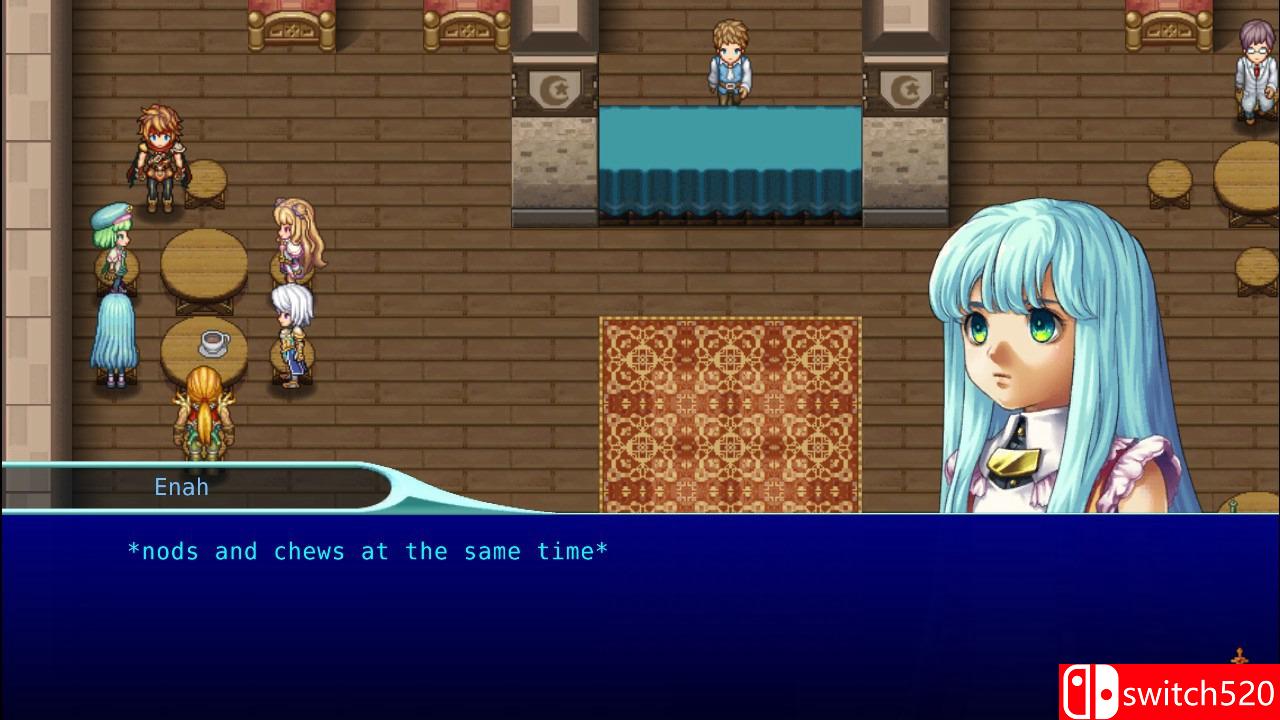
Task: Click the dialogue text to advance the conversation
Action: click(x=370, y=551)
